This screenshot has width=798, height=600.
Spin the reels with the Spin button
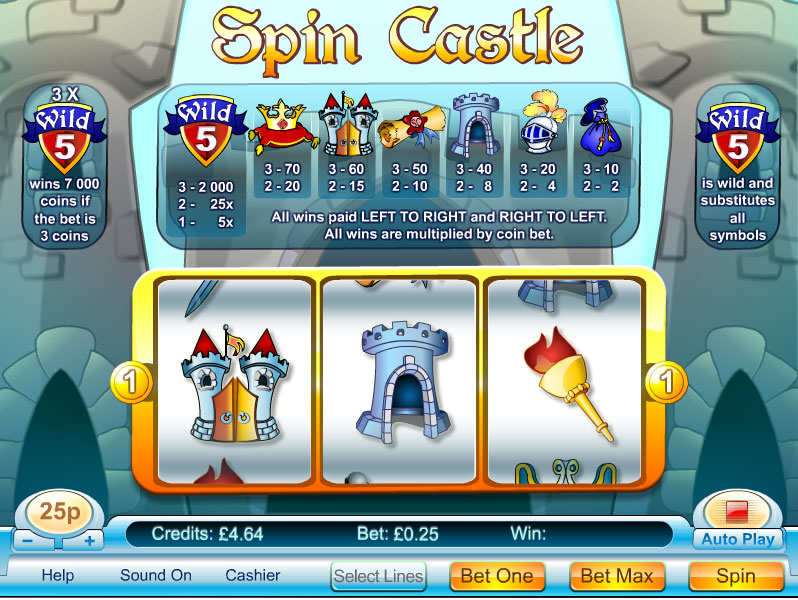click(x=736, y=576)
